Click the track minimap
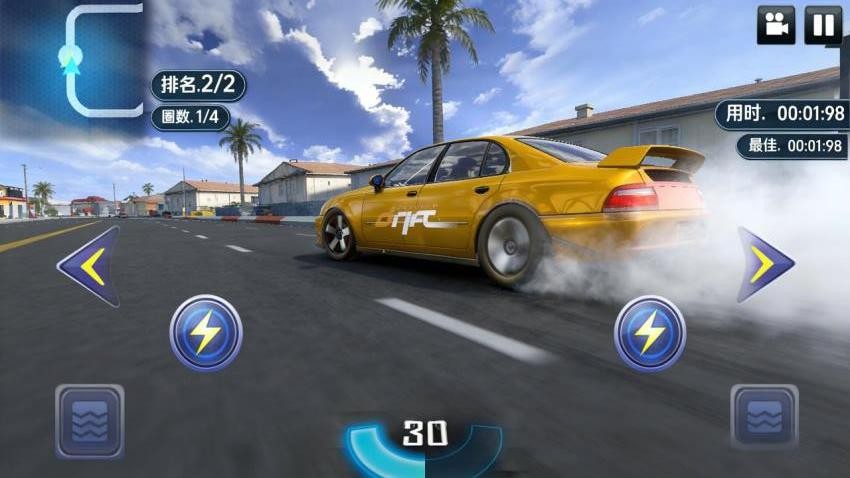The height and width of the screenshot is (478, 850). 75,62
